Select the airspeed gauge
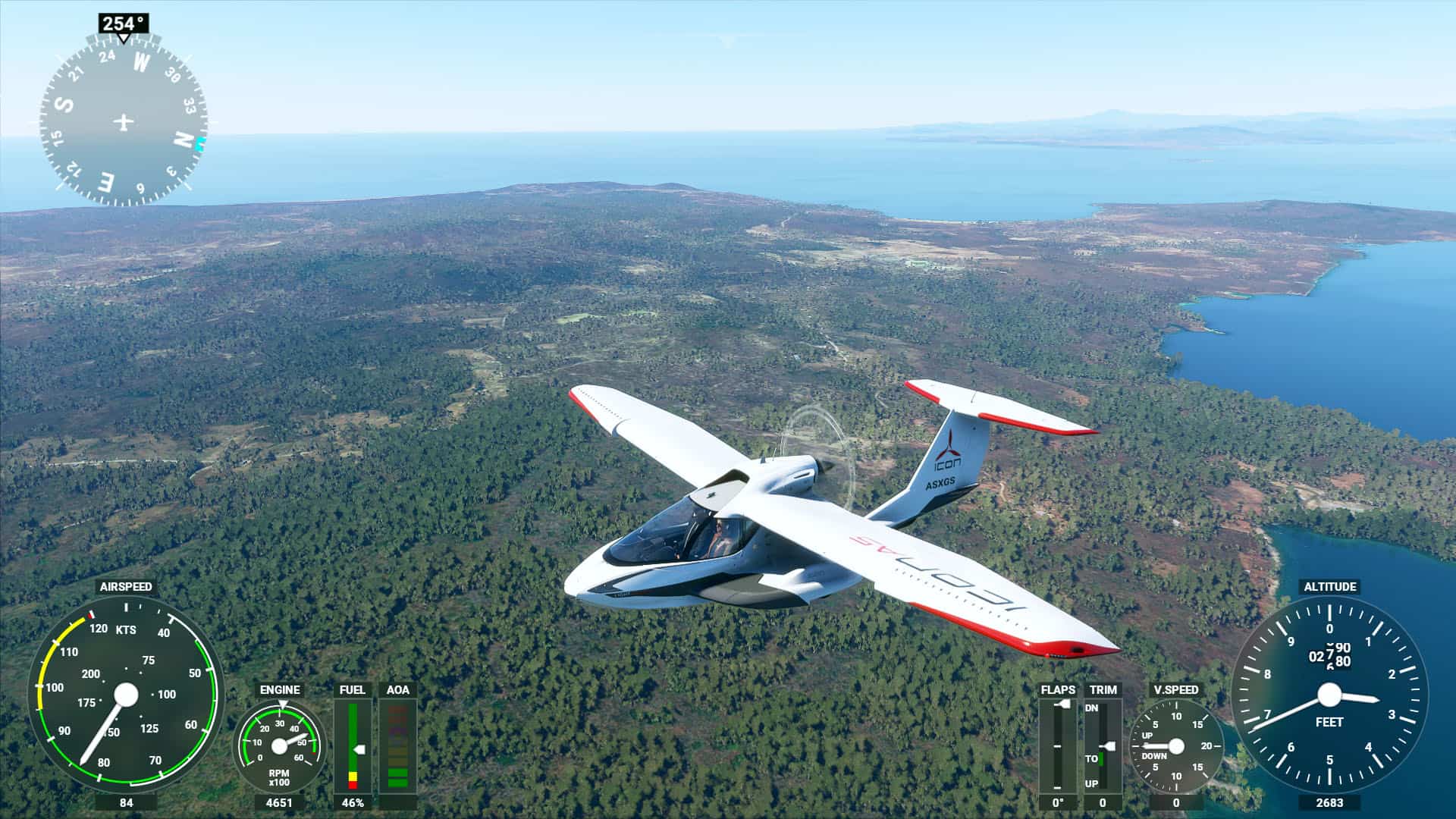The width and height of the screenshot is (1456, 819). pyautogui.click(x=126, y=695)
